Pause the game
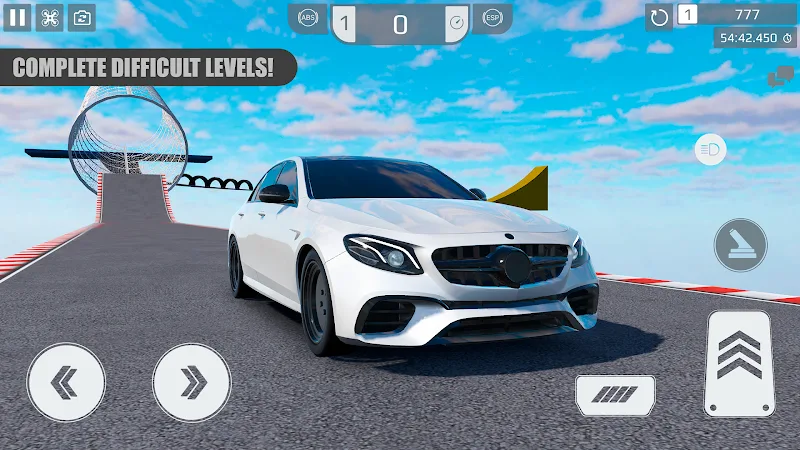Viewport: 800px width, 450px height. (17, 17)
